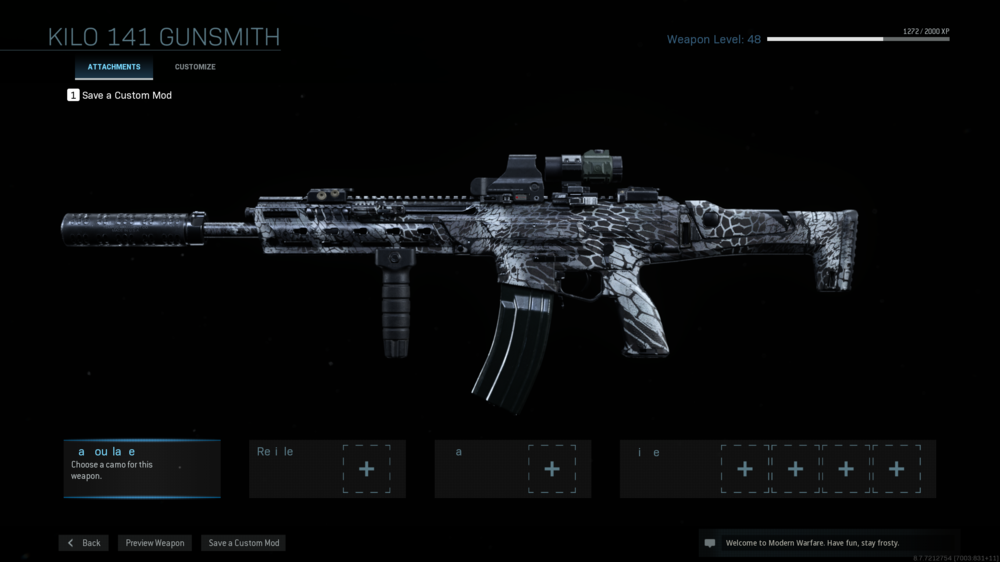Screen dimensions: 1000x562
Task: Open the Customize tab
Action: (x=195, y=67)
